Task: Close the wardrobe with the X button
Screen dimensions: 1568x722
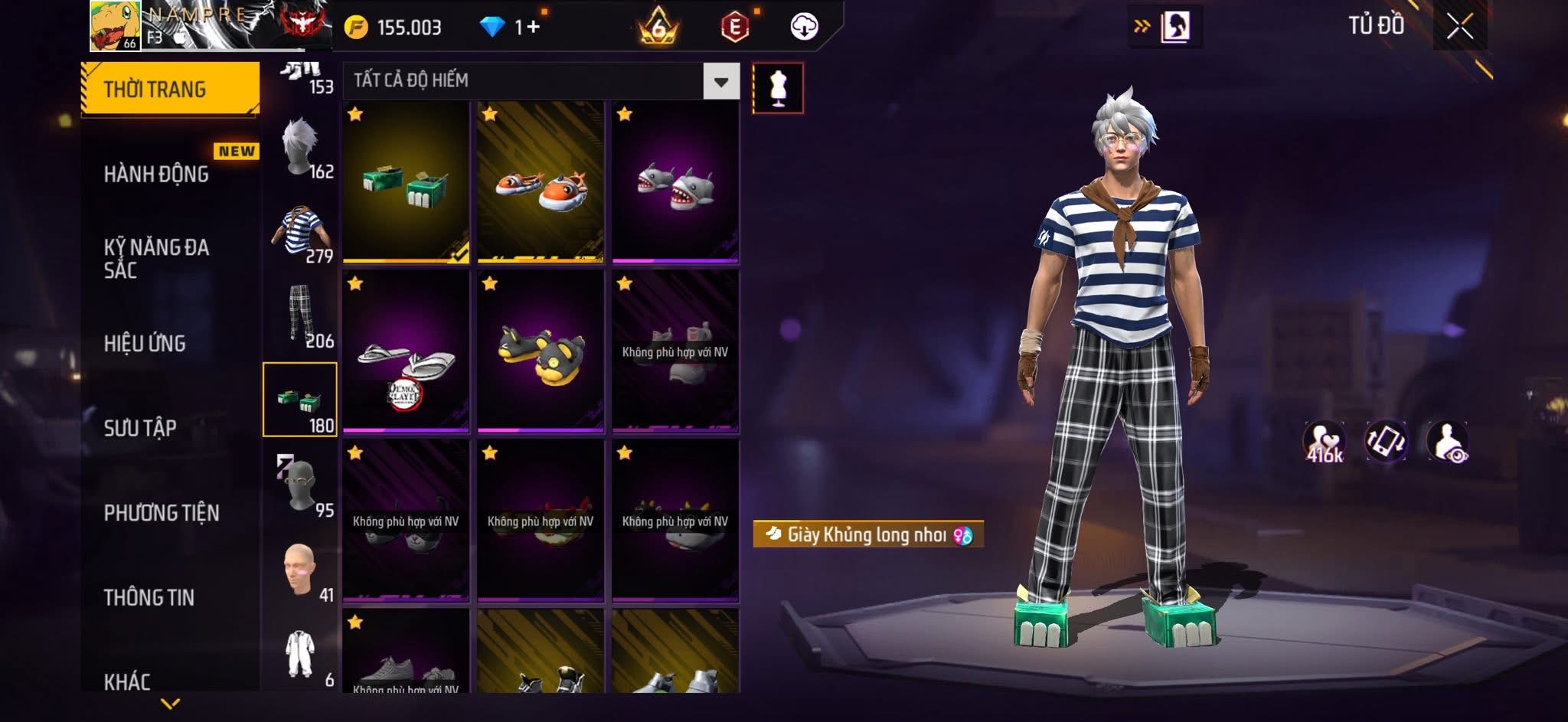Action: click(x=1459, y=28)
